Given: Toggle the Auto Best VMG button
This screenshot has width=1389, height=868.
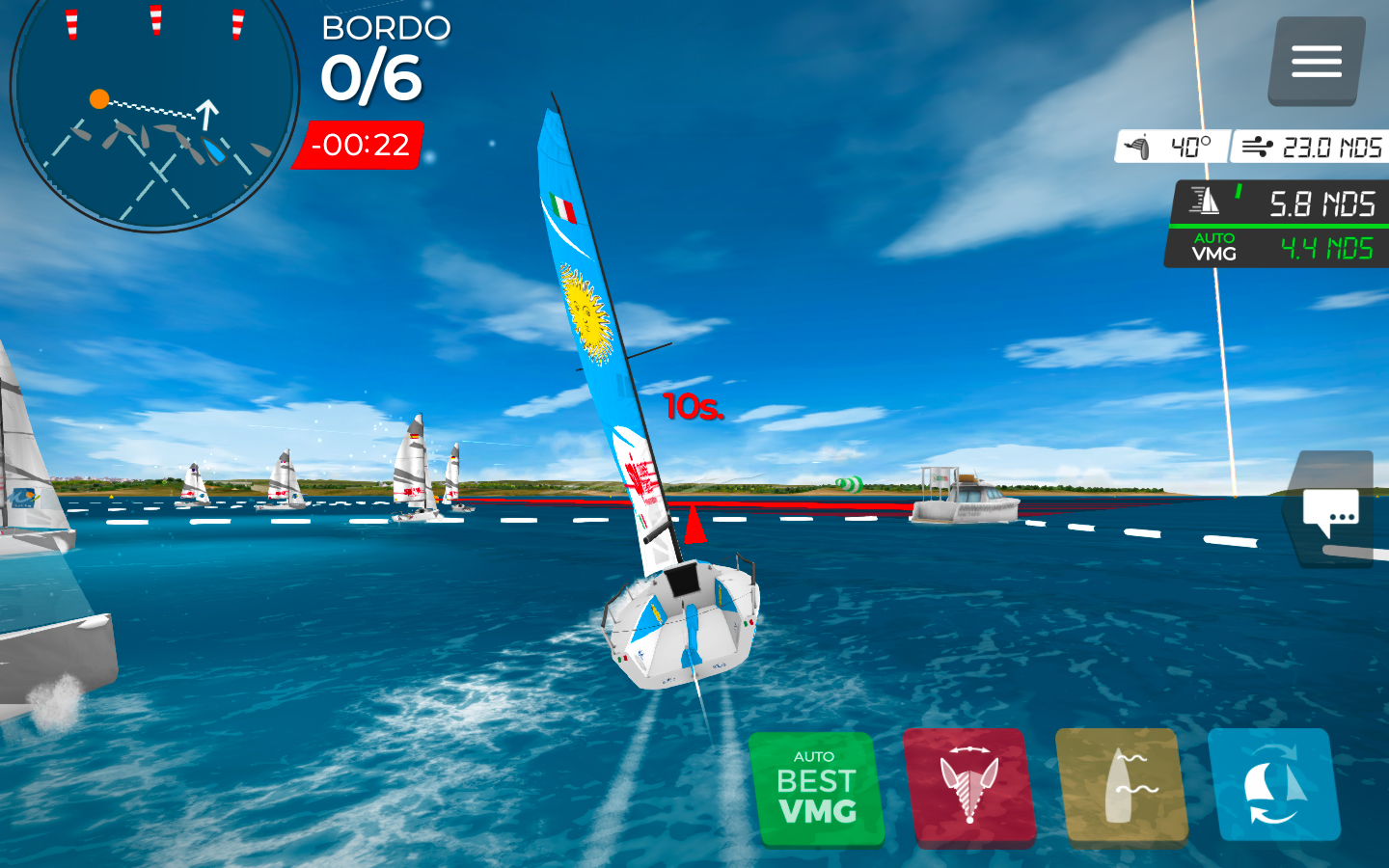Looking at the screenshot, I should point(817,789).
